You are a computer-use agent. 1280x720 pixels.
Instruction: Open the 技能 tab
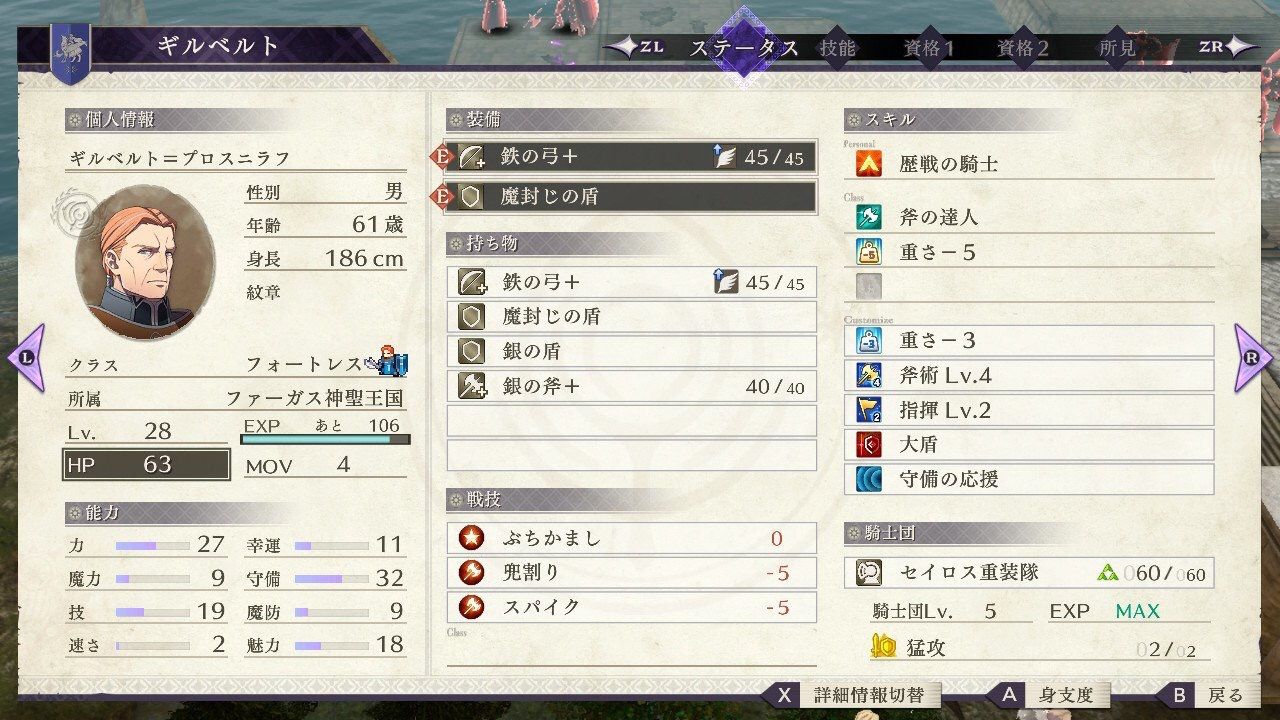click(x=840, y=45)
